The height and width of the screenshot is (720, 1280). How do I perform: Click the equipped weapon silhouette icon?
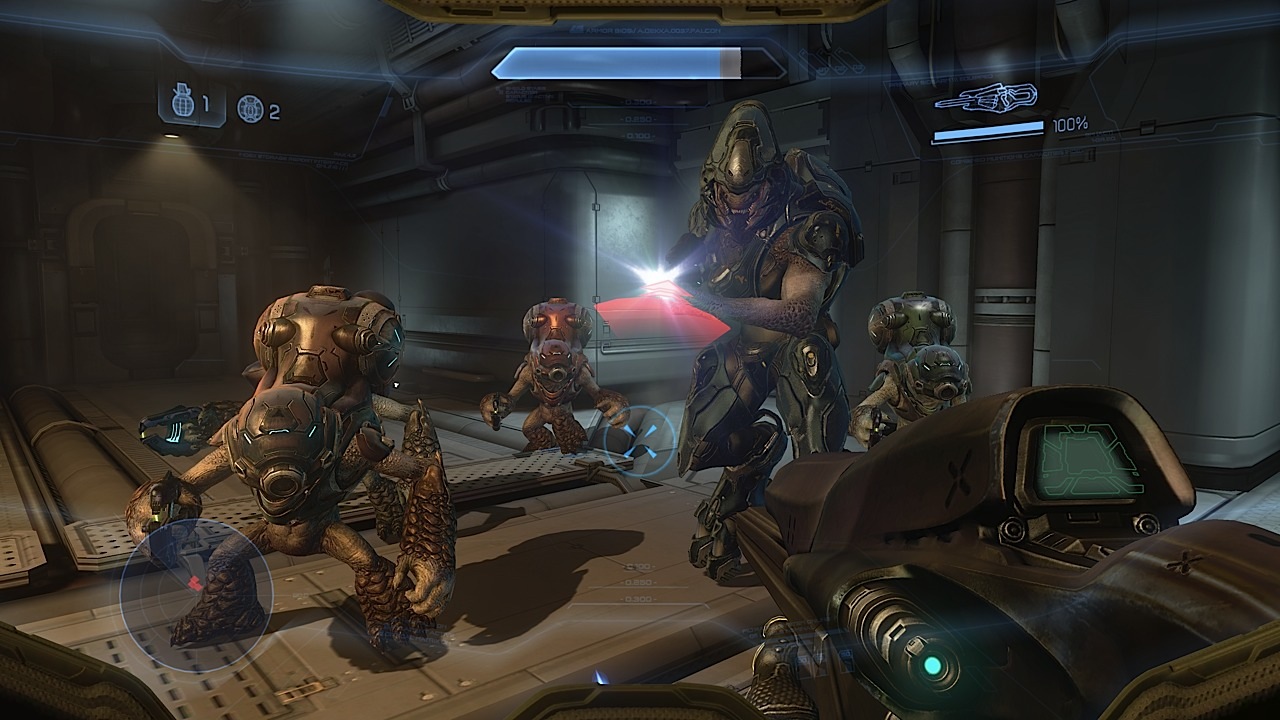[x=986, y=98]
